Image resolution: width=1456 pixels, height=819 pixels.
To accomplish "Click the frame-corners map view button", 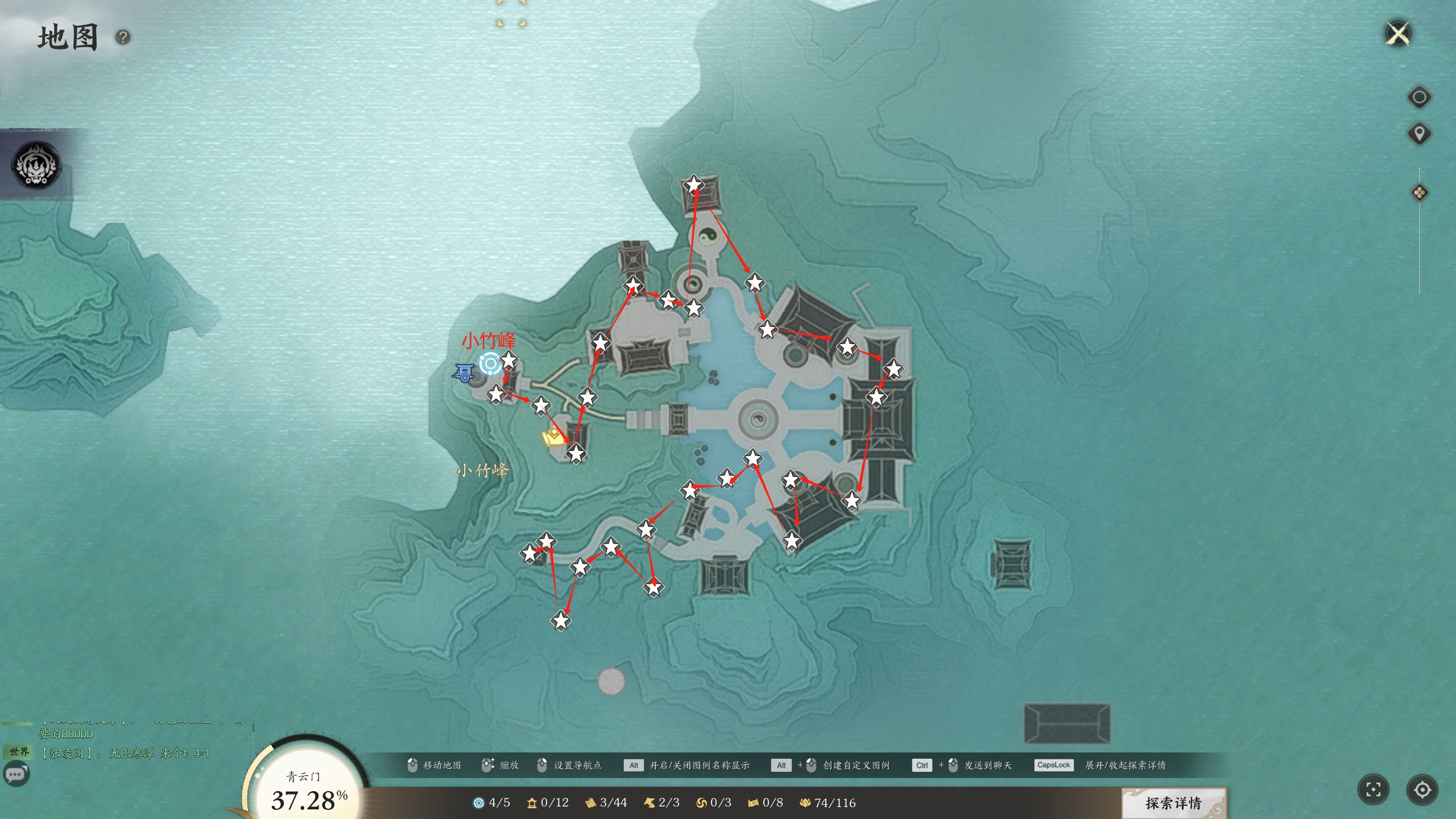I will [x=1373, y=789].
